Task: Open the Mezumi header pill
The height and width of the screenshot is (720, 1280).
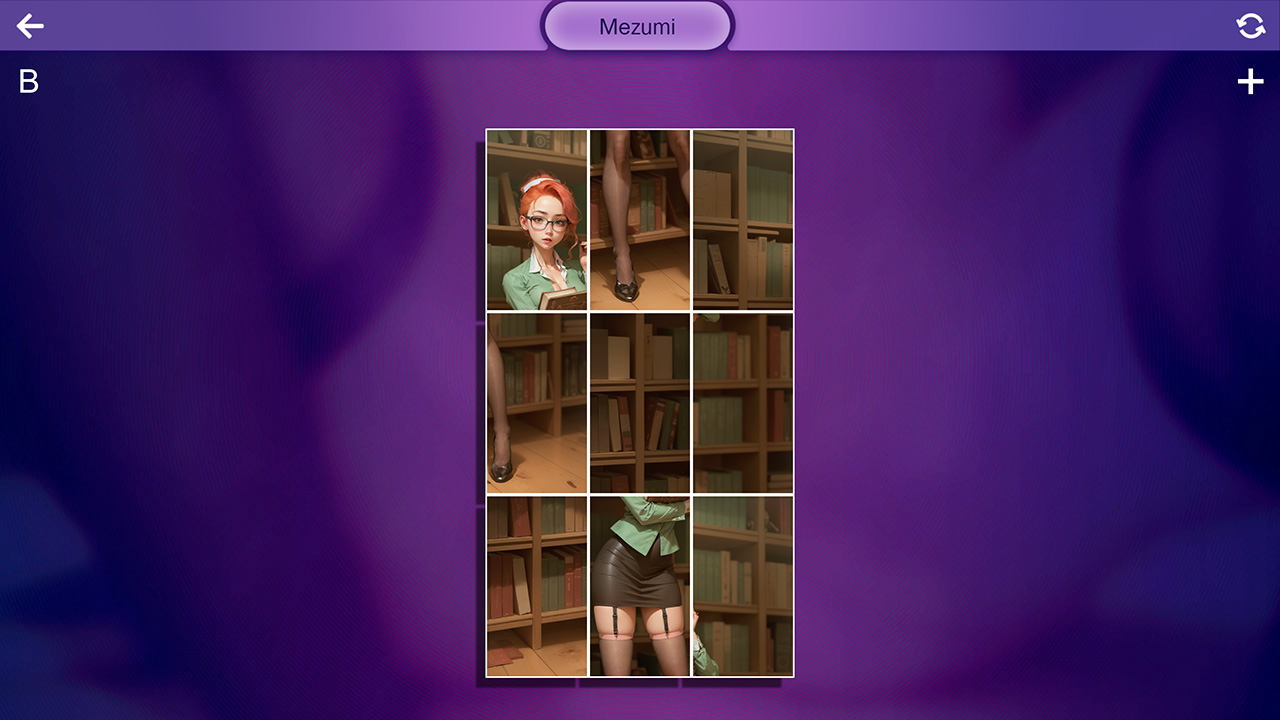Action: [637, 26]
